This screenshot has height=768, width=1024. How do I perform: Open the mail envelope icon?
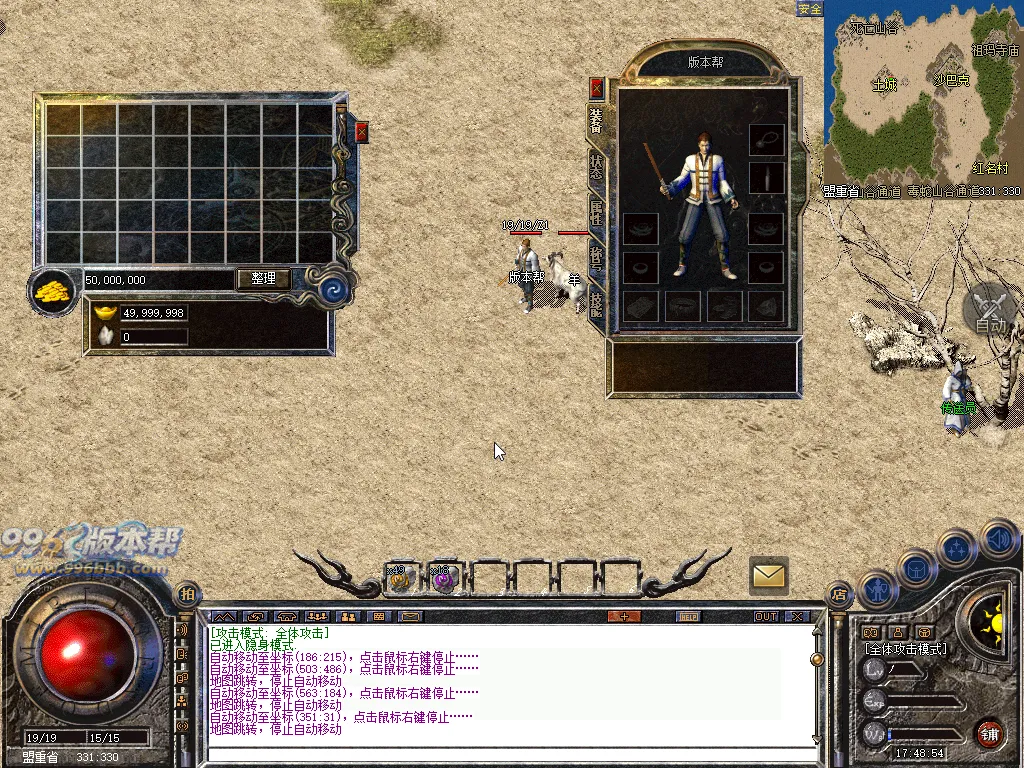coord(769,575)
